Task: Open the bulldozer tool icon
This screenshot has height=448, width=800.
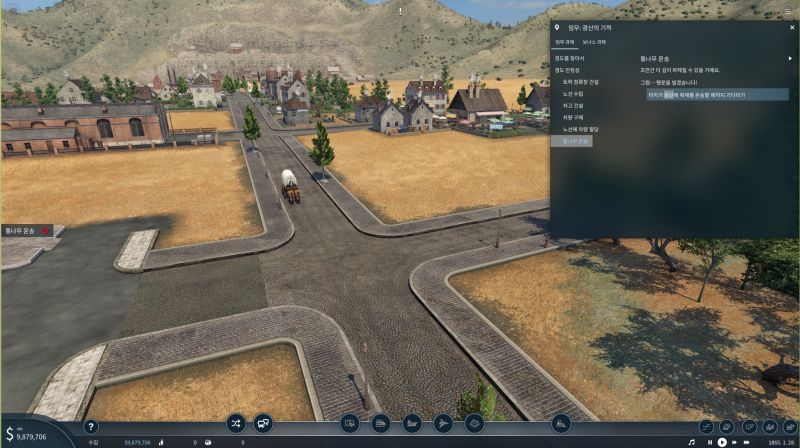Action: pyautogui.click(x=561, y=423)
